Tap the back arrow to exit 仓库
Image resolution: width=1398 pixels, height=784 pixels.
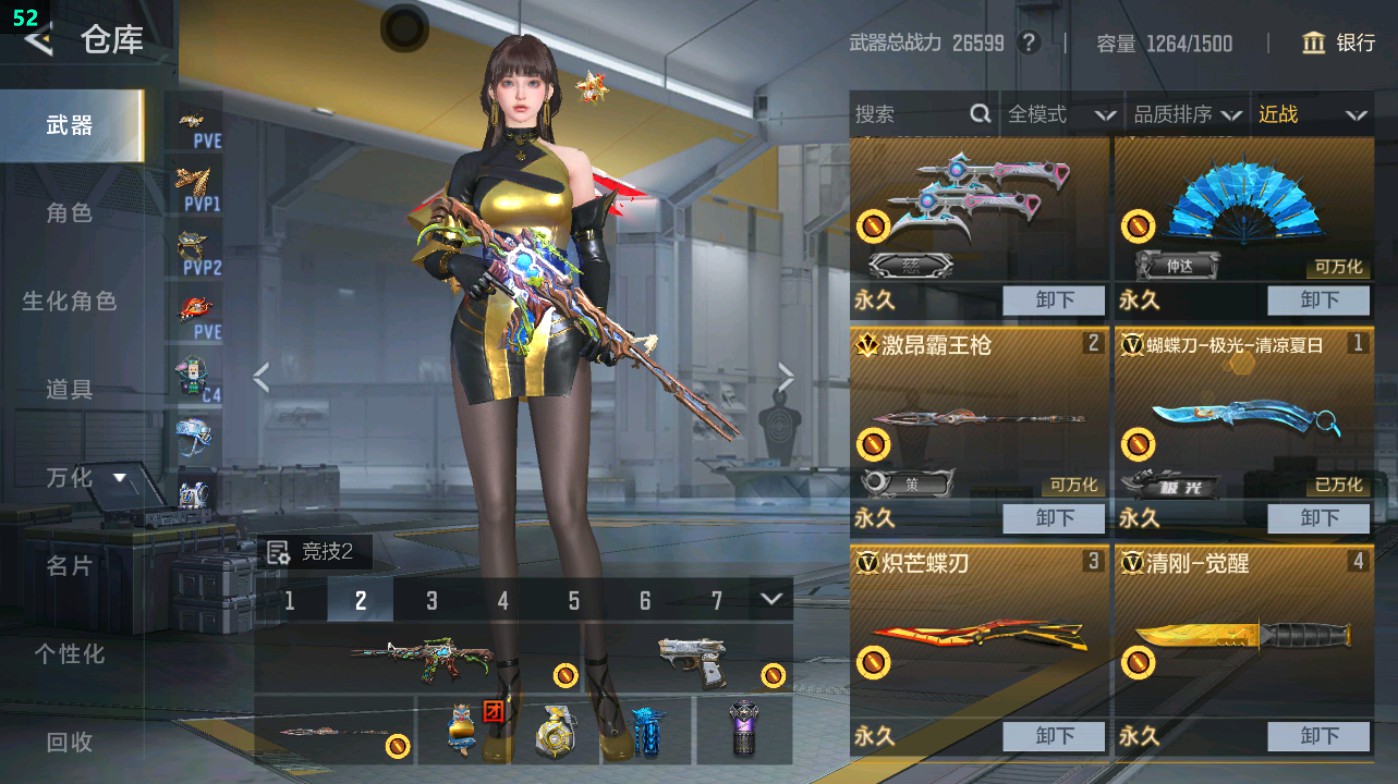tap(37, 42)
